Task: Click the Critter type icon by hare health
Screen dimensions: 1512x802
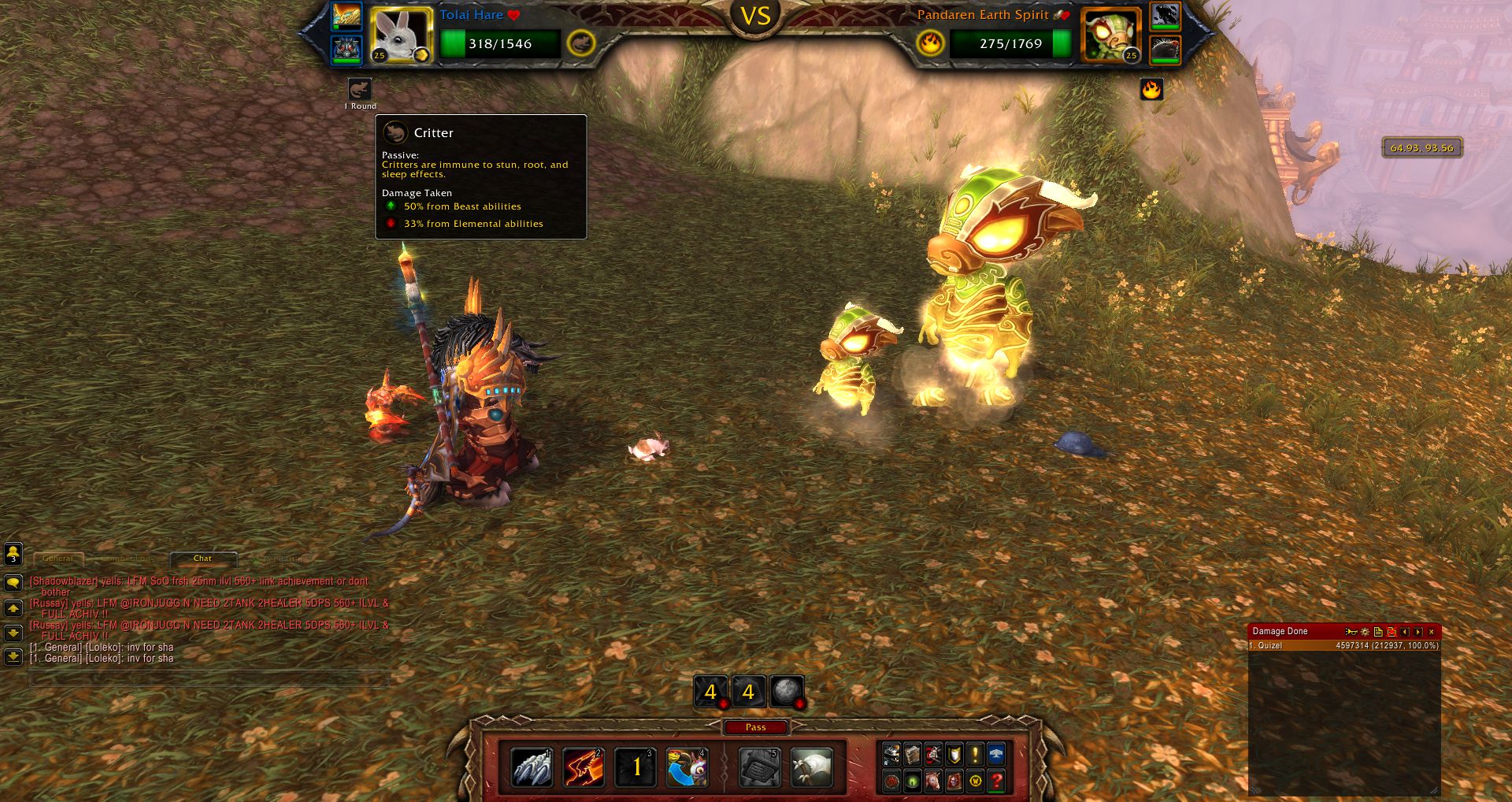Action: (580, 43)
